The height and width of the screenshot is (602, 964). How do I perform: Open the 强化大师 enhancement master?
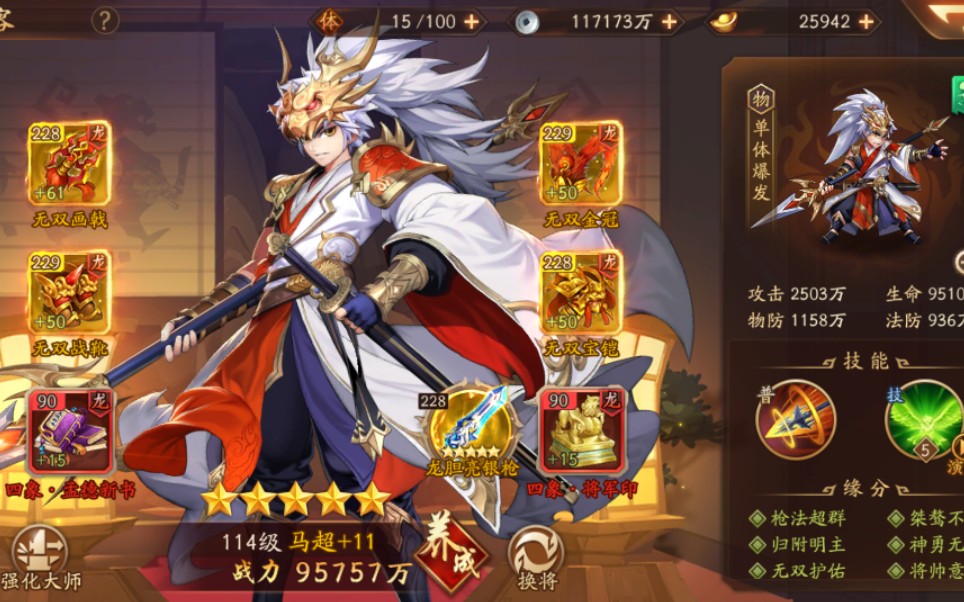[40, 555]
